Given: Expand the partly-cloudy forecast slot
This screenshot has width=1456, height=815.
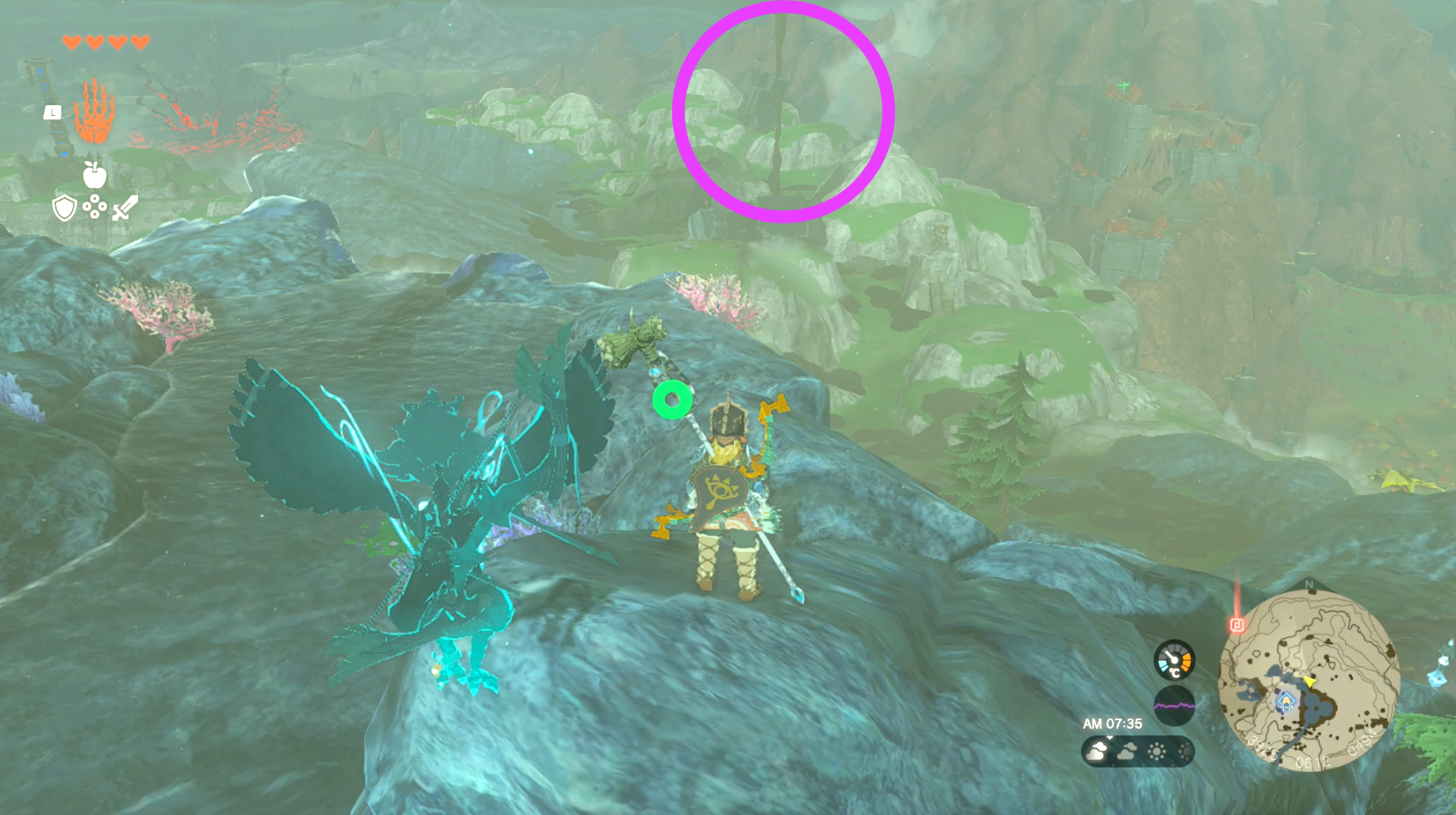Looking at the screenshot, I should pos(1128,750).
